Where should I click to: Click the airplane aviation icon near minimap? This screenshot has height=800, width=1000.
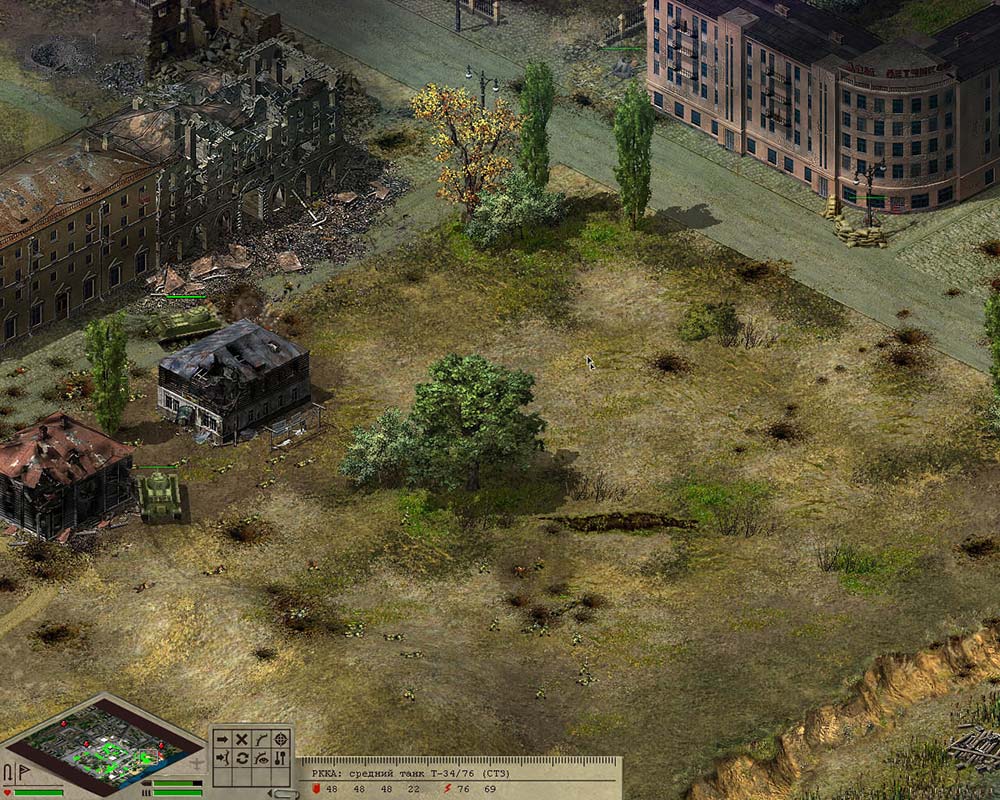[197, 762]
